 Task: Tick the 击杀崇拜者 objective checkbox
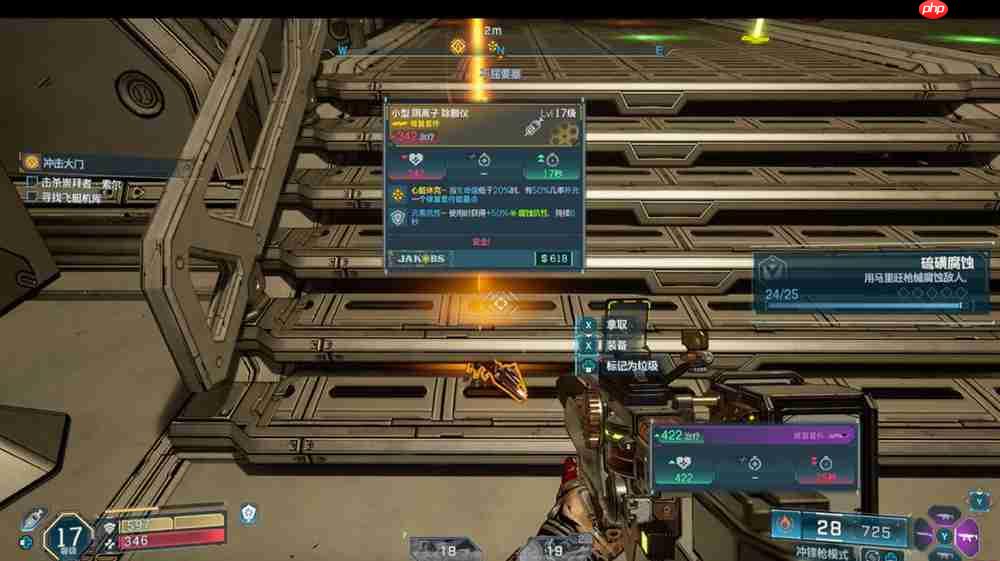coord(32,183)
